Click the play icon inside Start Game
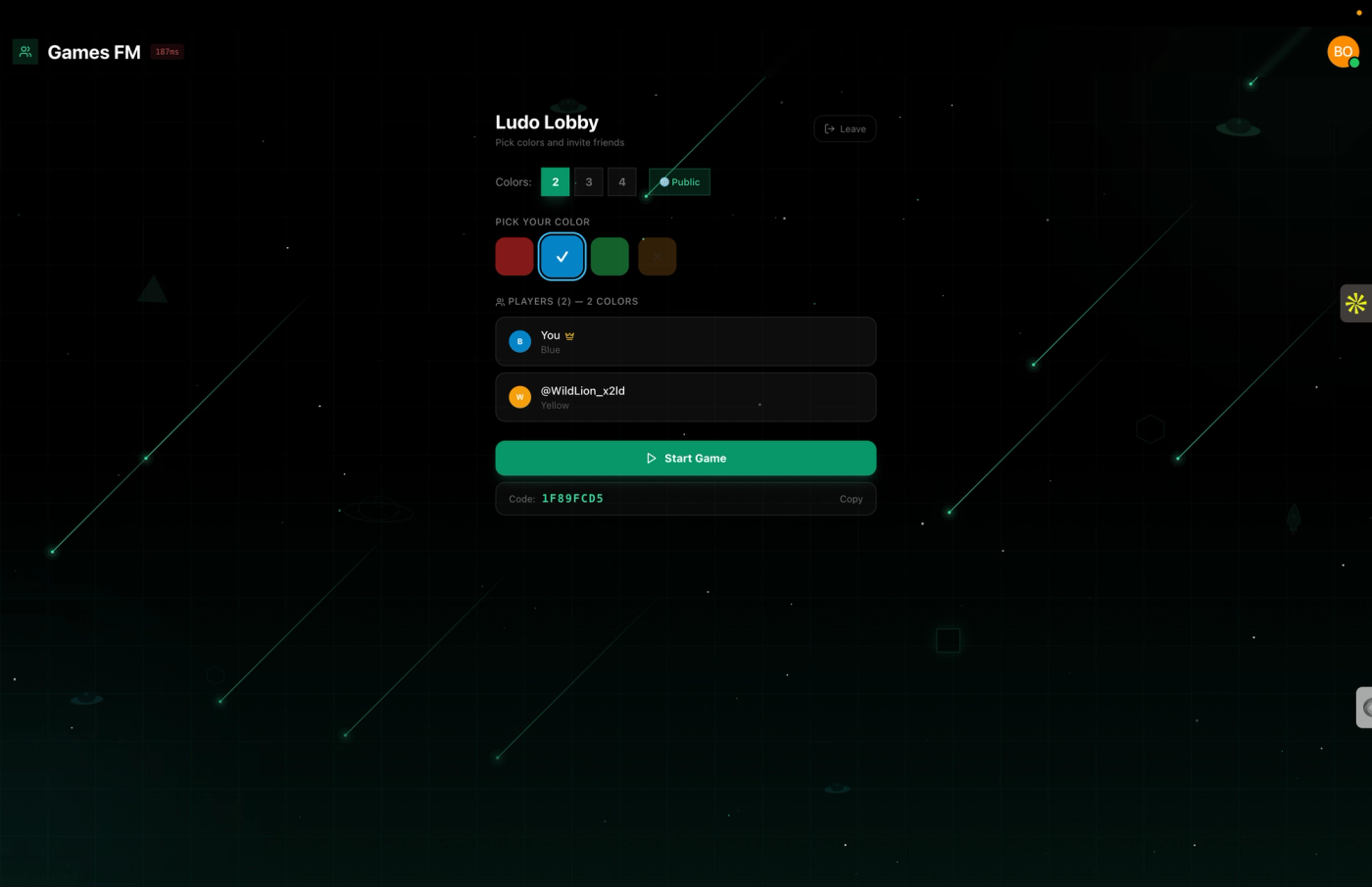The height and width of the screenshot is (887, 1372). [650, 458]
